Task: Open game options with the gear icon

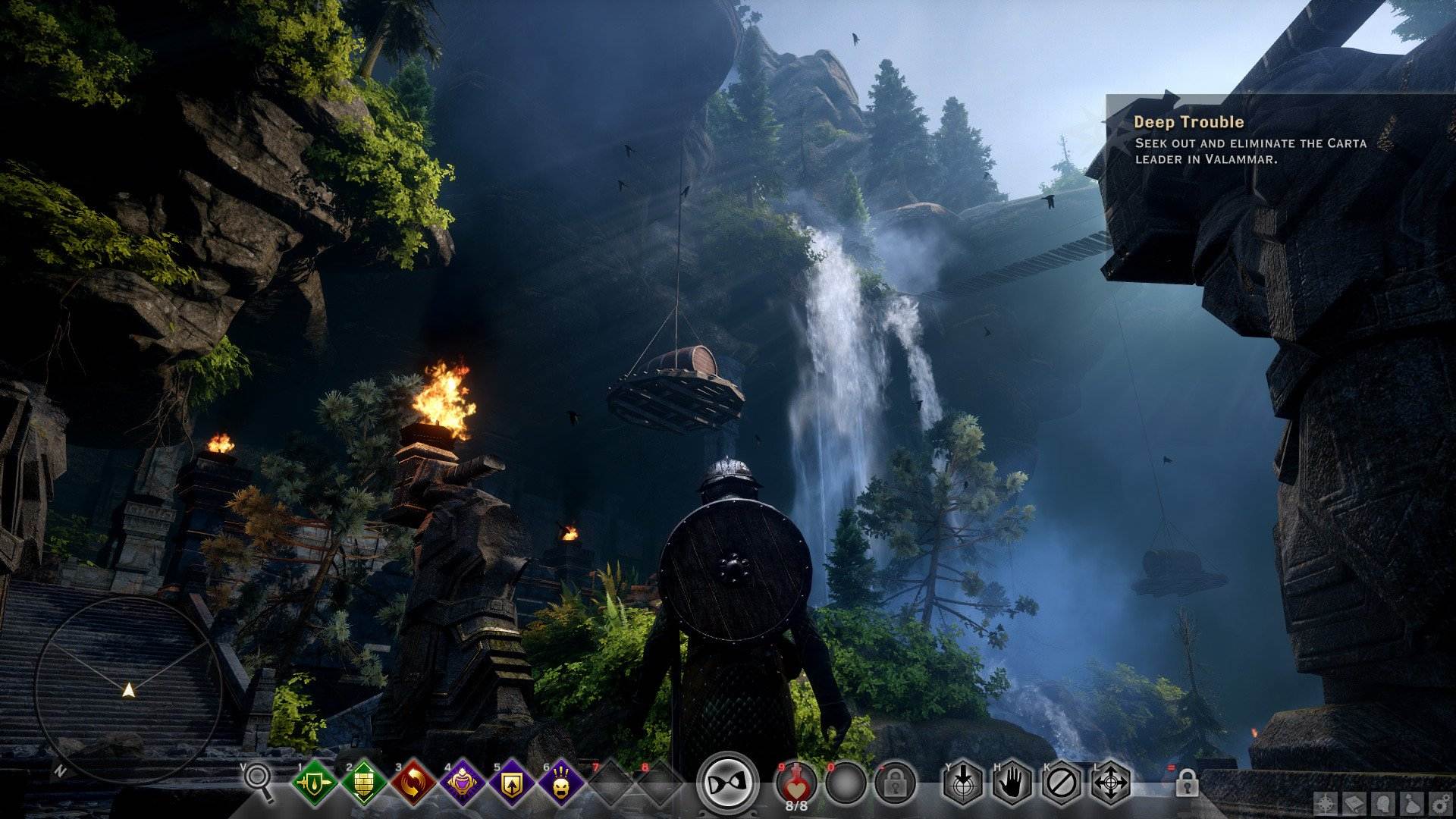Action: 1441,802
